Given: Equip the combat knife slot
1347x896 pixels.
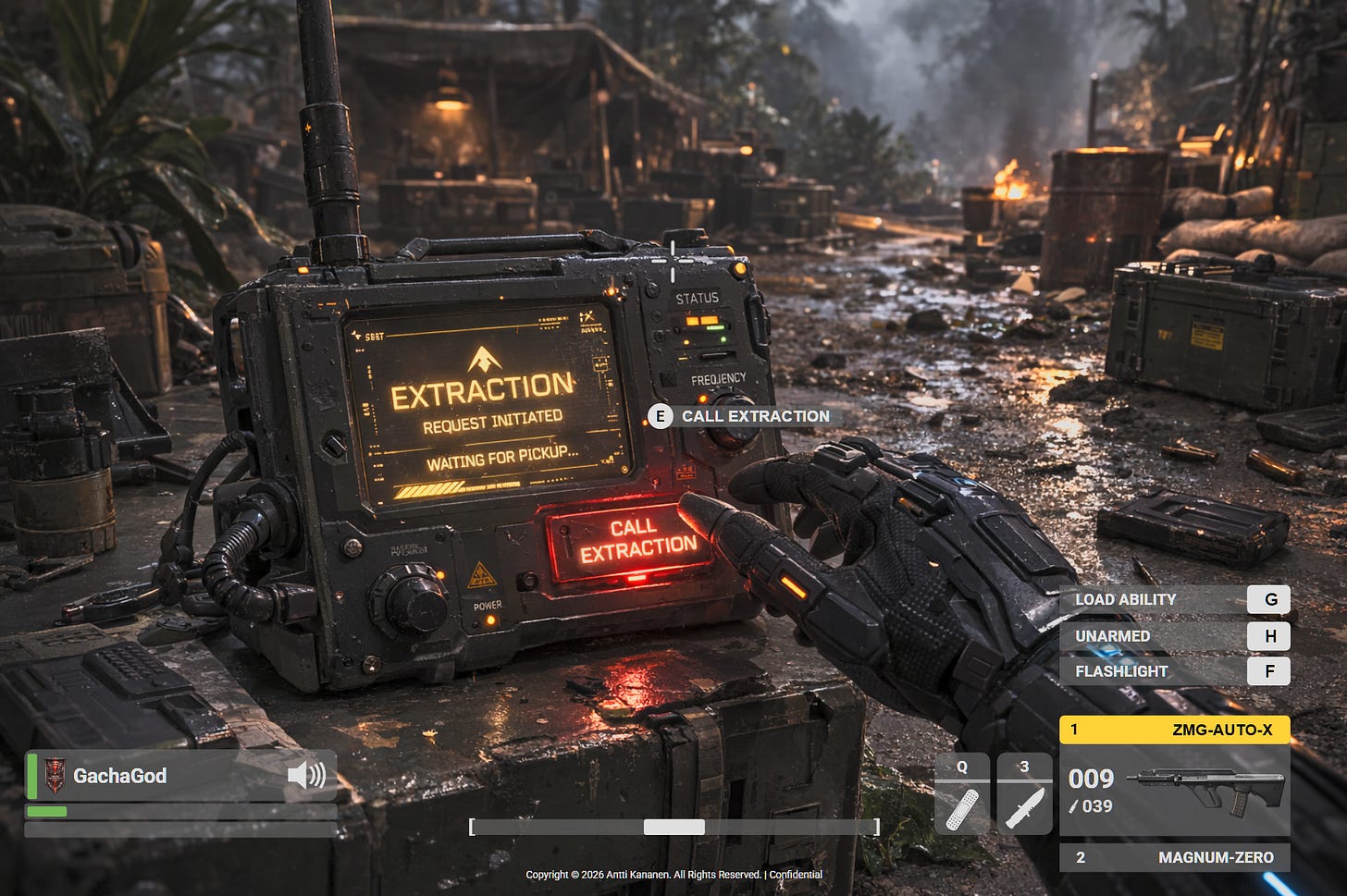Looking at the screenshot, I should click(x=1024, y=793).
